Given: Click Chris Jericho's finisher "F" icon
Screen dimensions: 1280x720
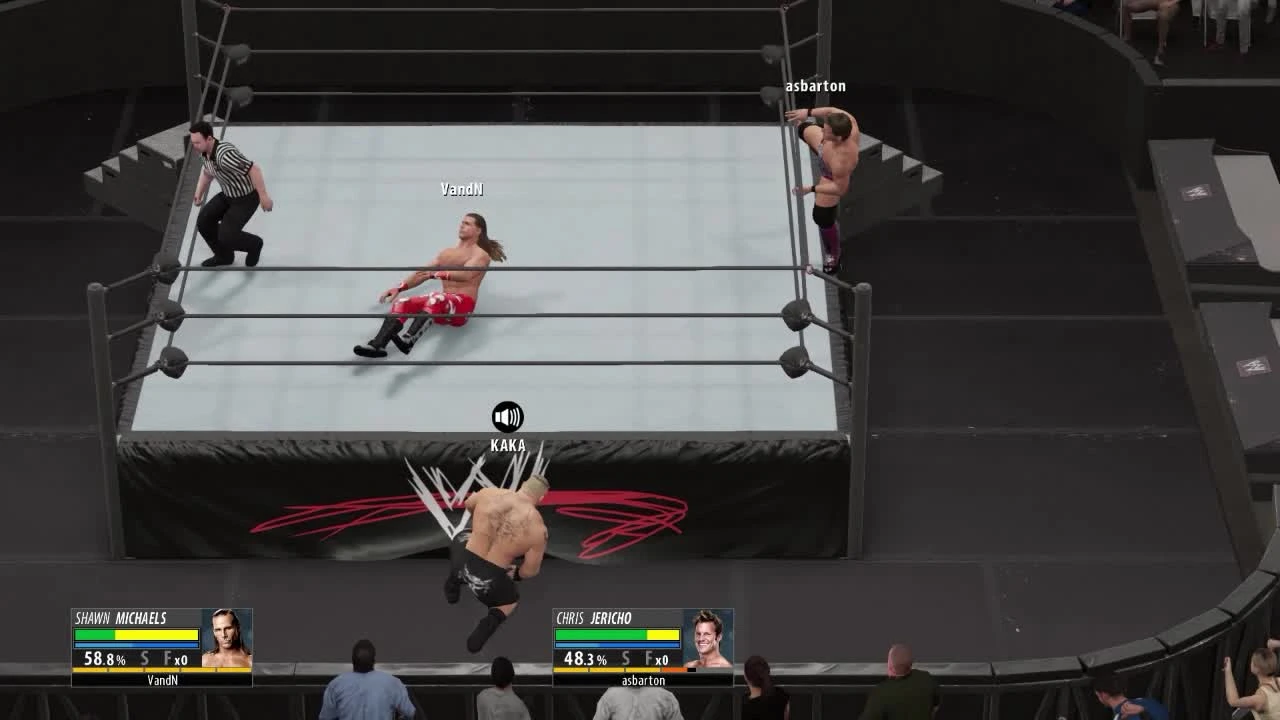Looking at the screenshot, I should [647, 658].
